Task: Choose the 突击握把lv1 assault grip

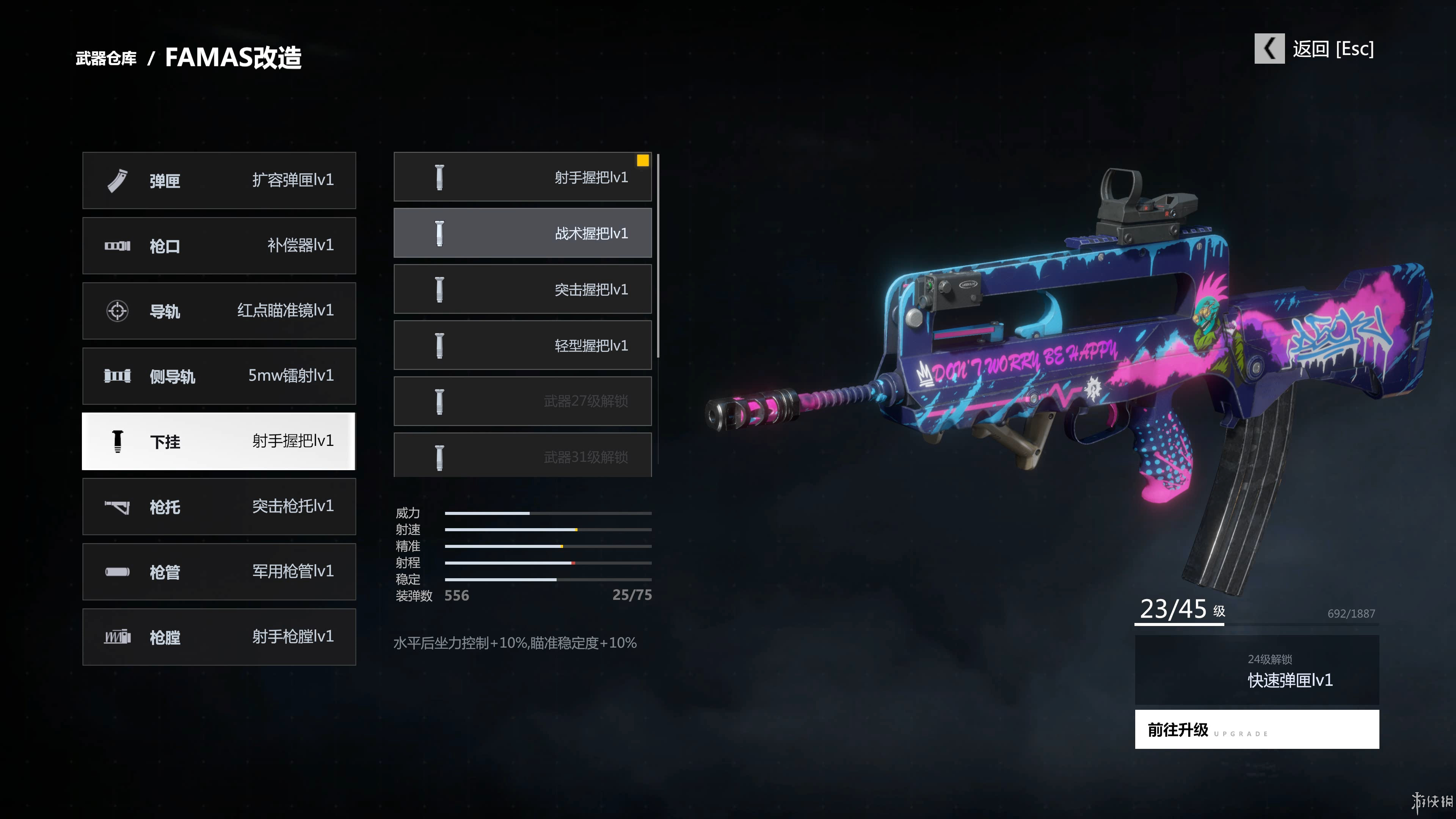Action: [x=522, y=289]
